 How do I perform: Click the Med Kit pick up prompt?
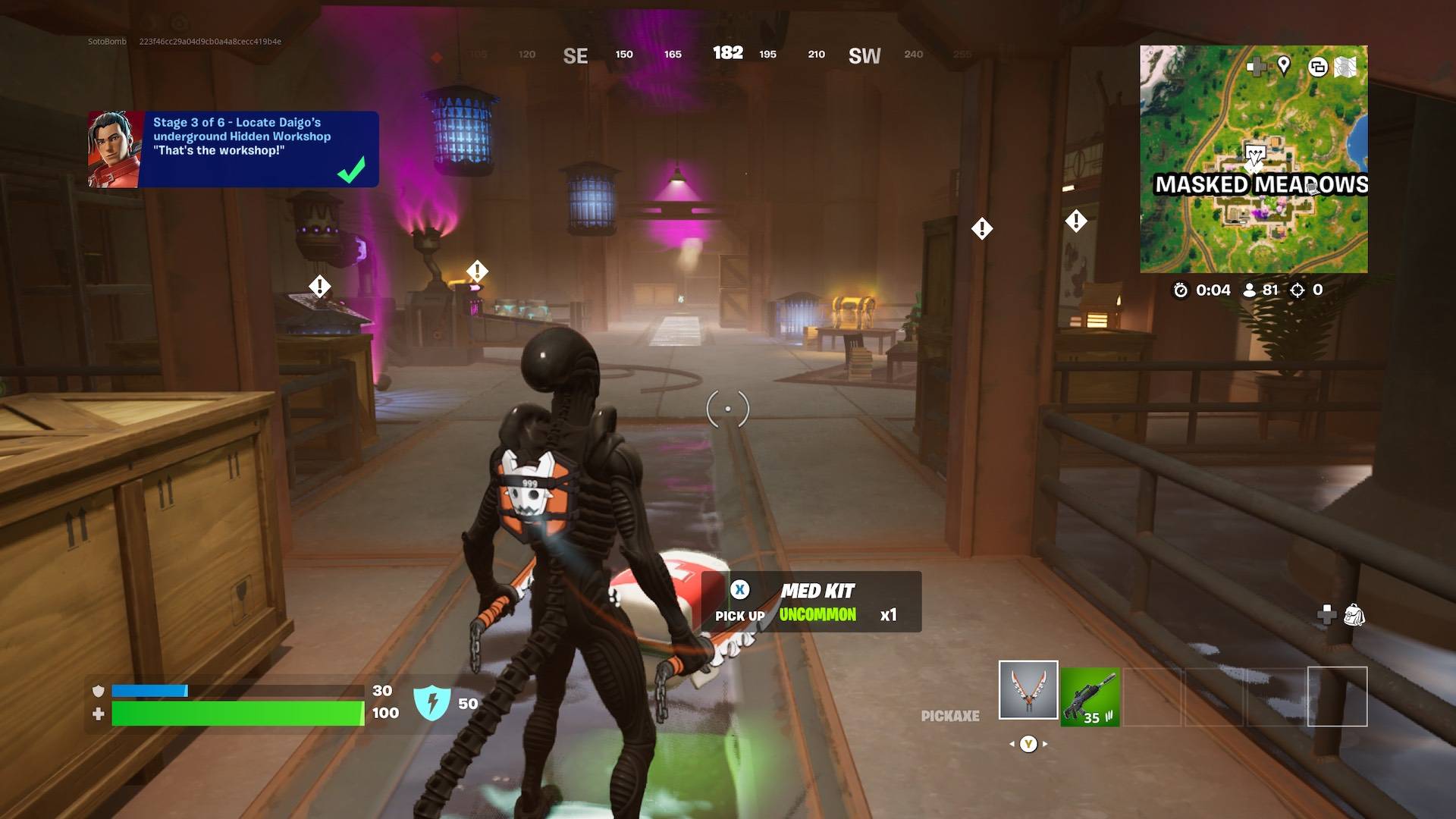pyautogui.click(x=811, y=602)
